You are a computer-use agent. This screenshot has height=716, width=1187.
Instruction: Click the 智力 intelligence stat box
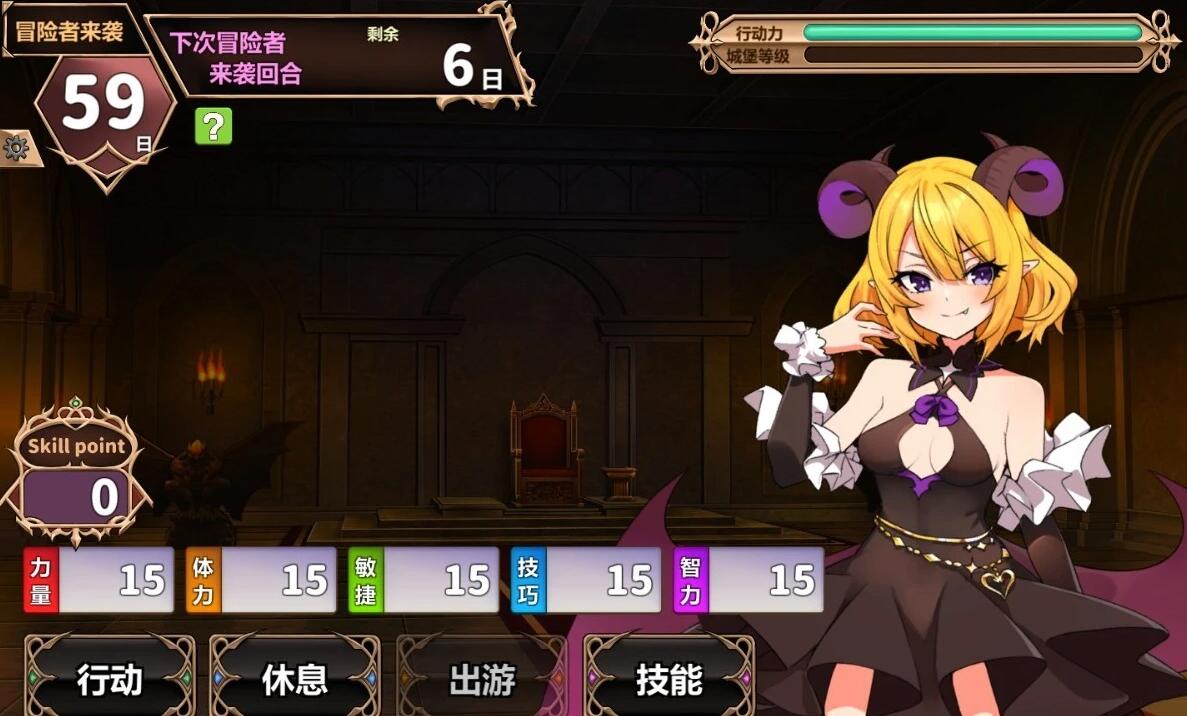click(x=749, y=580)
